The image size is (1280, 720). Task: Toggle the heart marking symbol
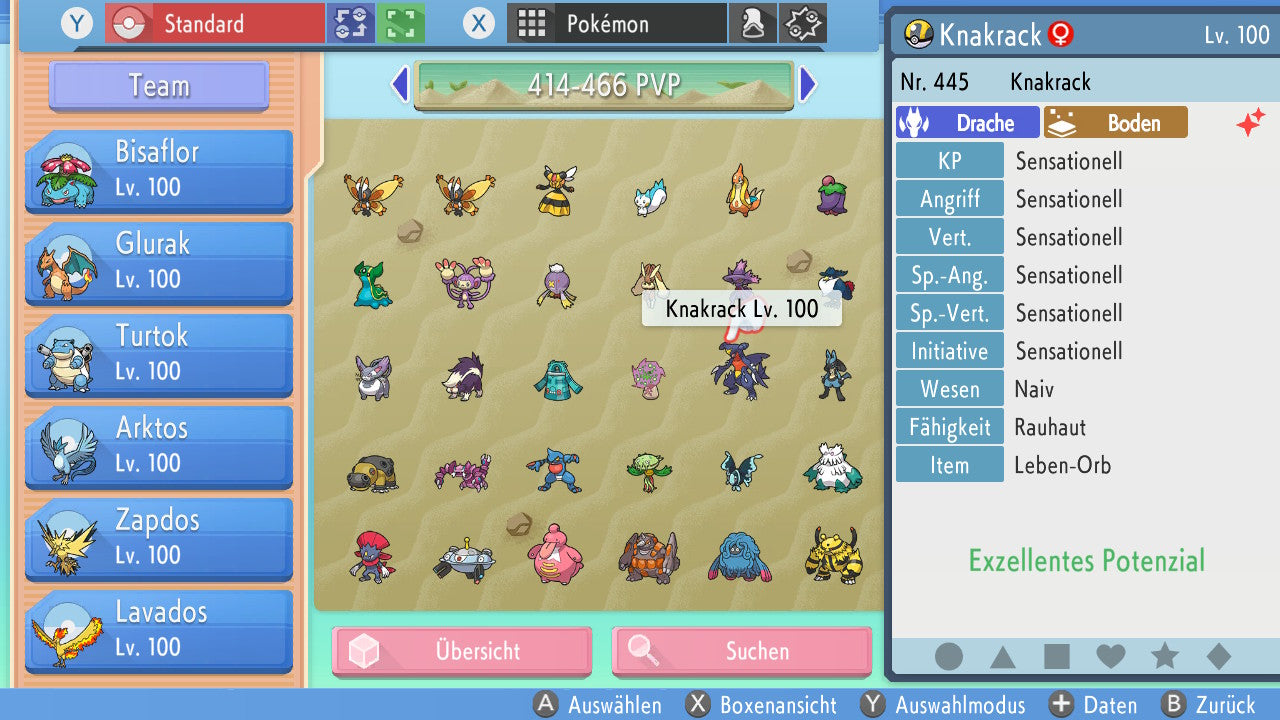click(x=1111, y=656)
